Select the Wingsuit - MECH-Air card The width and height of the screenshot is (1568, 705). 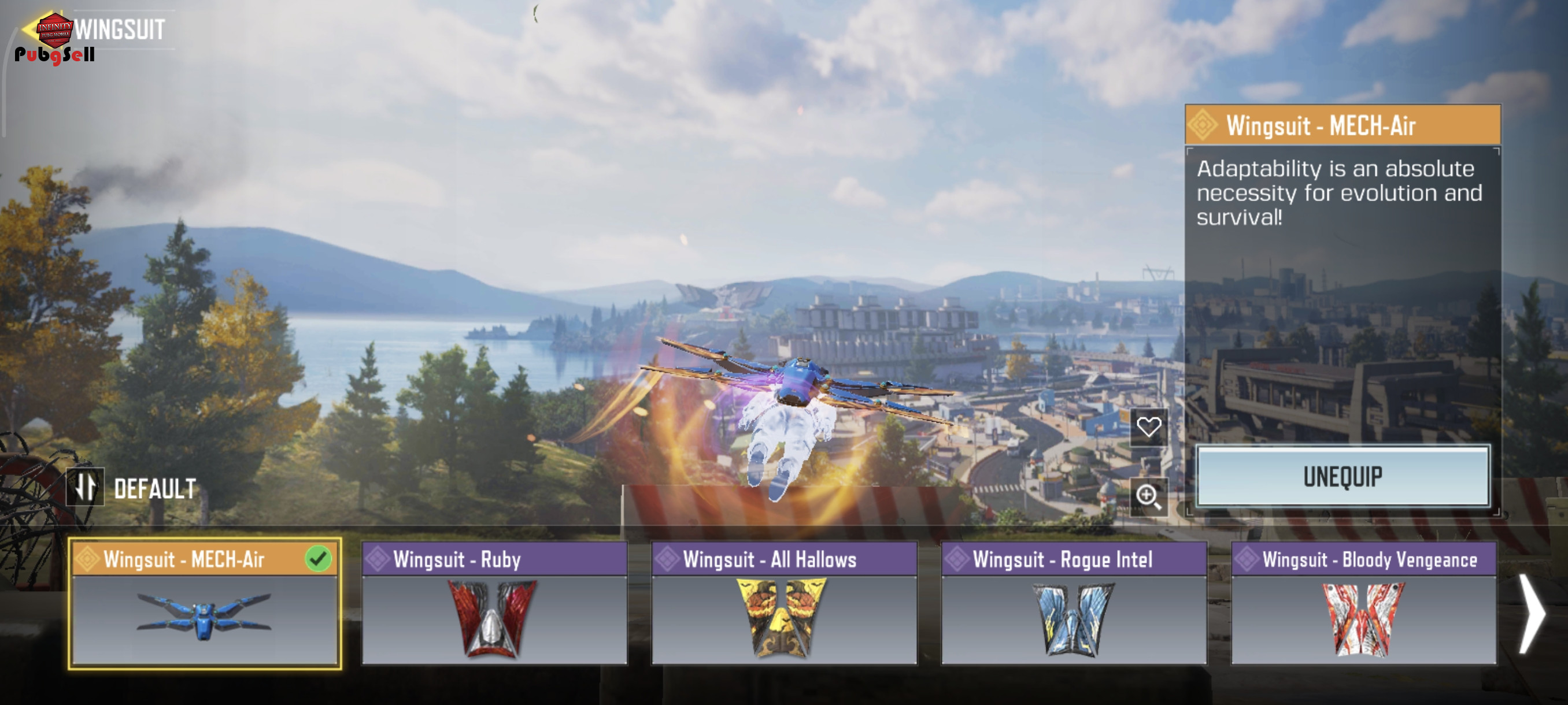[205, 604]
